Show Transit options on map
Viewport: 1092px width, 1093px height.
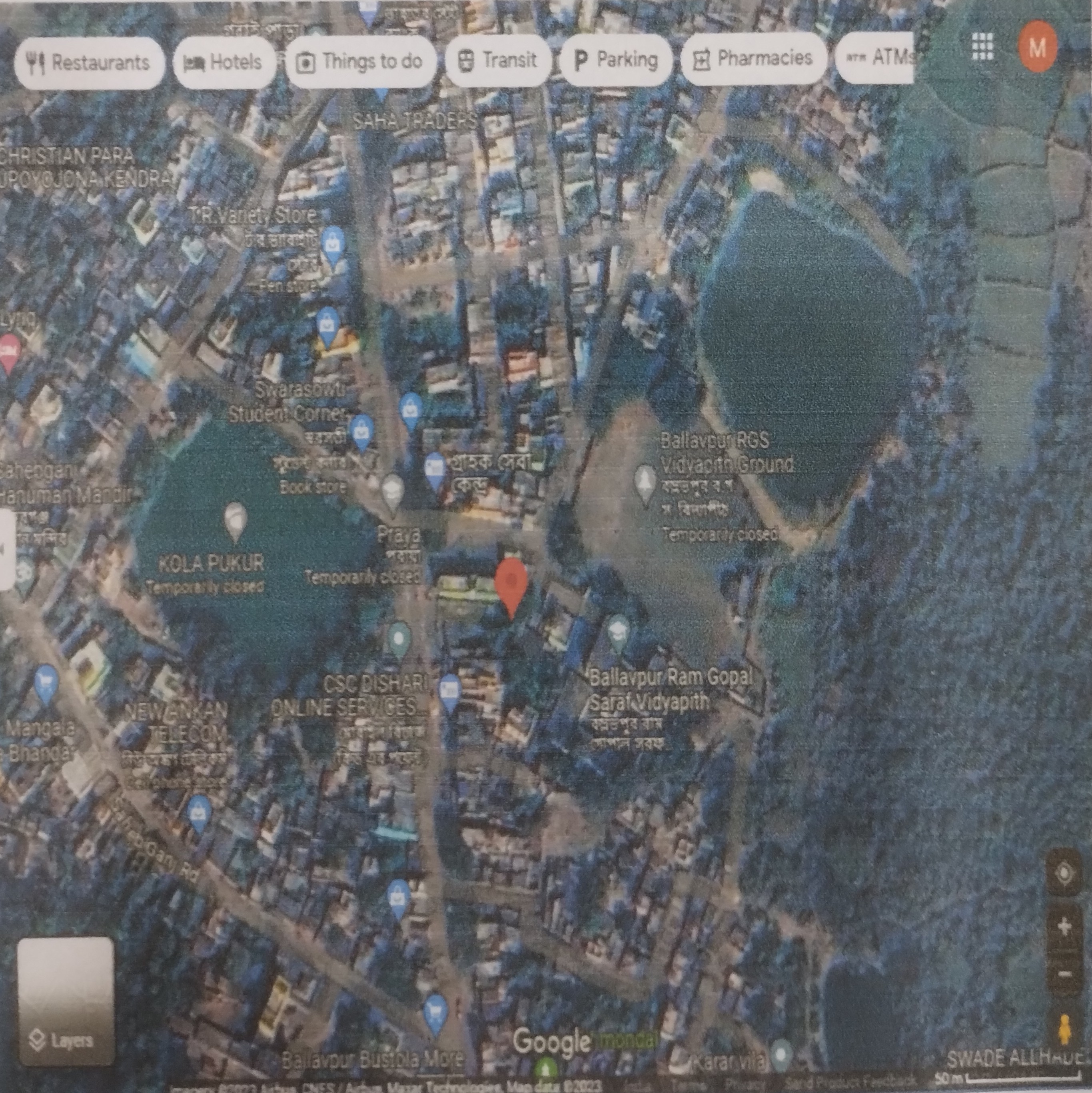[498, 60]
